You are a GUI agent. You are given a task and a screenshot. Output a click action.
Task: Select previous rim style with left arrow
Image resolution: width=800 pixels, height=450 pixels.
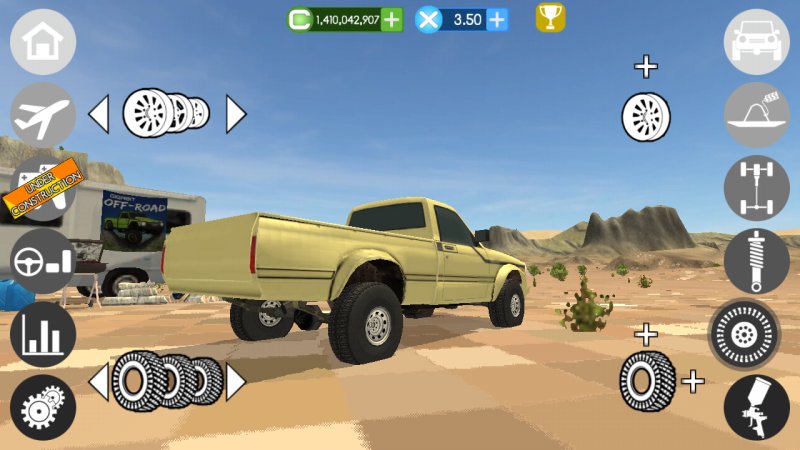(x=99, y=115)
